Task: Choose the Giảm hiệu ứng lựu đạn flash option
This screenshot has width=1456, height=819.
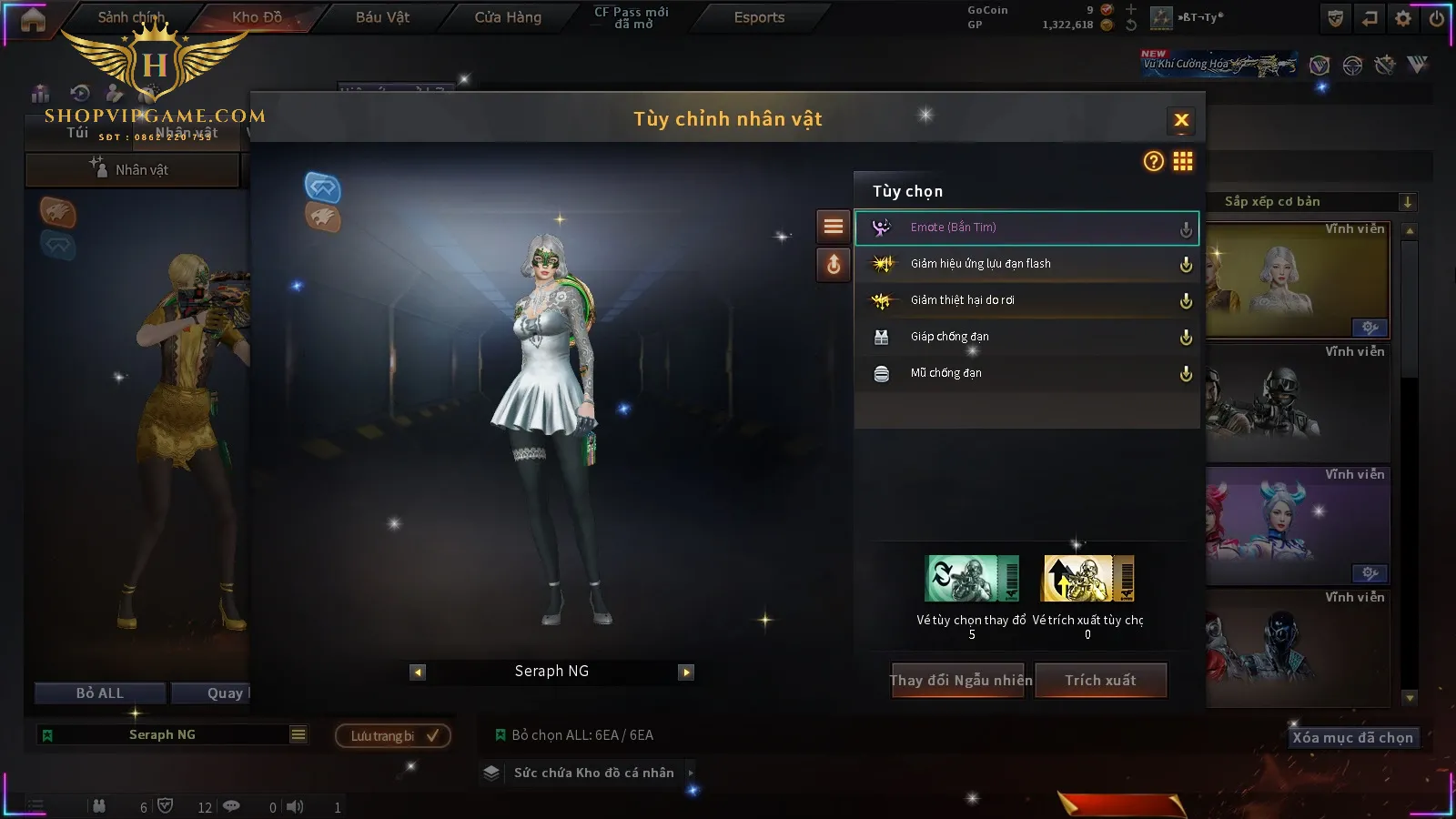Action: pyautogui.click(x=1026, y=264)
